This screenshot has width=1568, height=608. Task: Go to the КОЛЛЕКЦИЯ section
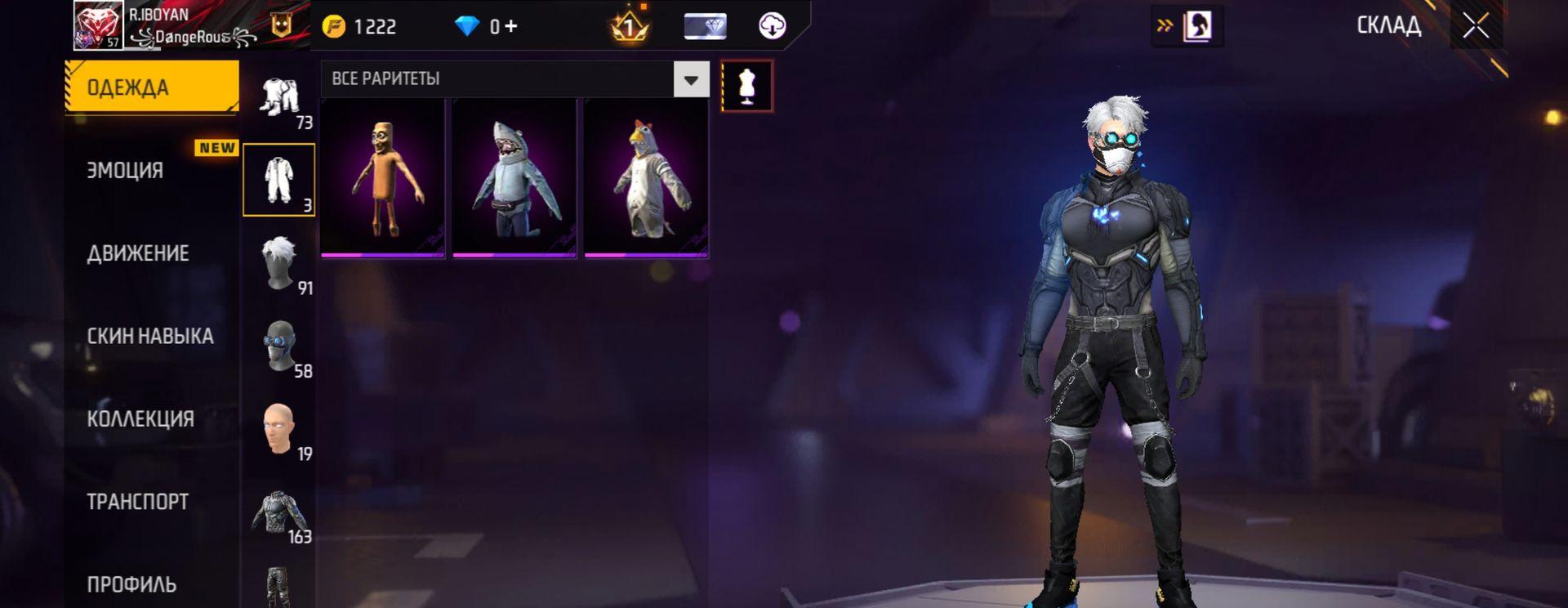tap(140, 419)
